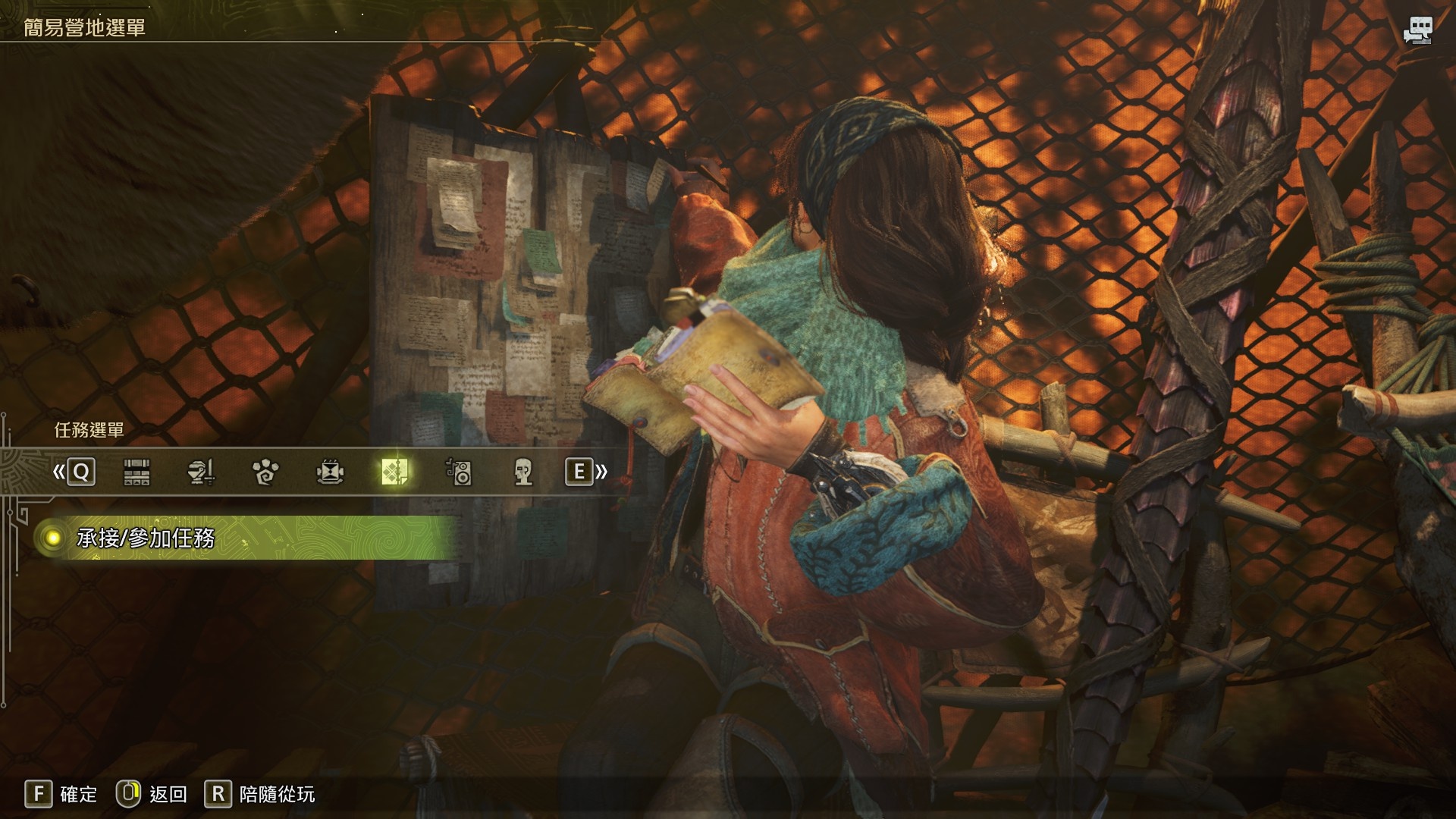Switch to the item box chest tab
The image size is (1456, 819).
tap(136, 472)
